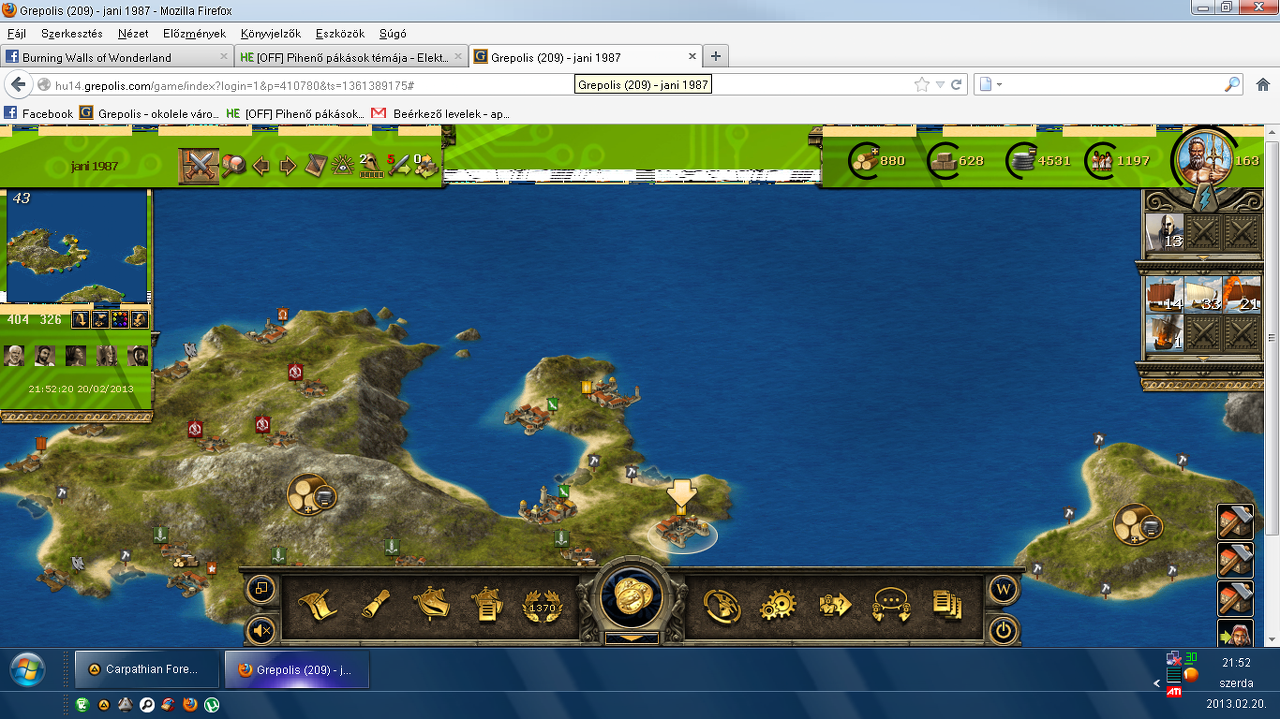Screen dimensions: 1280x719
Task: Select the white-sailed ship with 33 units
Action: [1203, 294]
